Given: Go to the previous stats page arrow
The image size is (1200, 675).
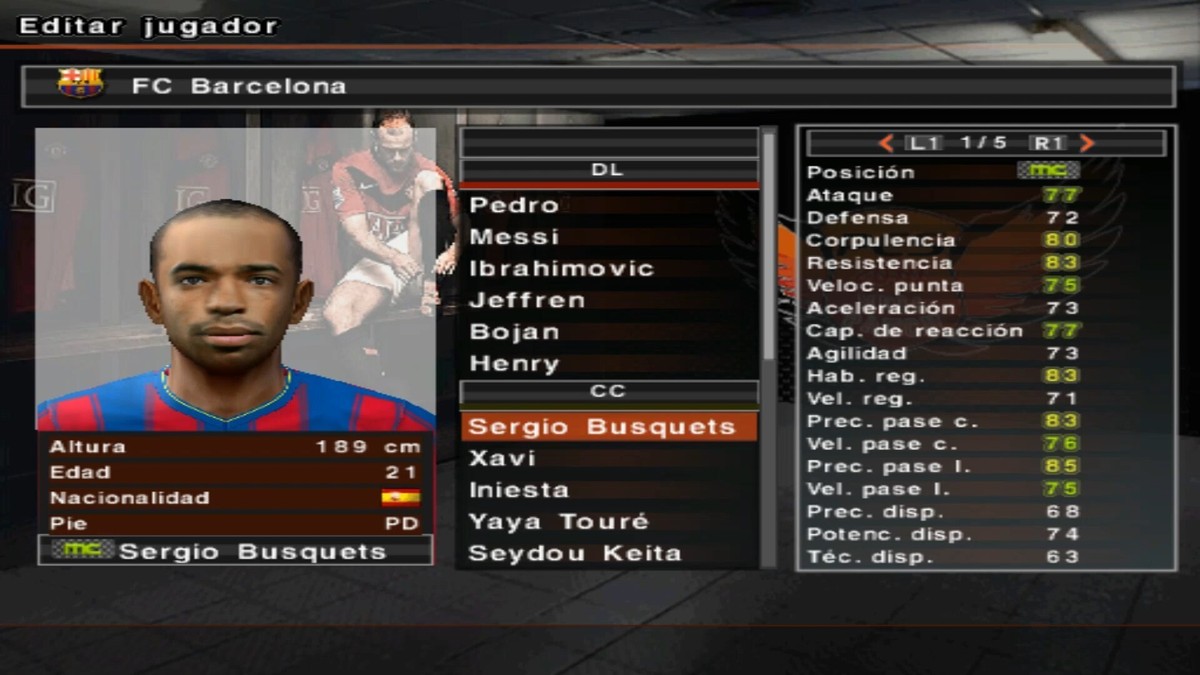Looking at the screenshot, I should 885,143.
